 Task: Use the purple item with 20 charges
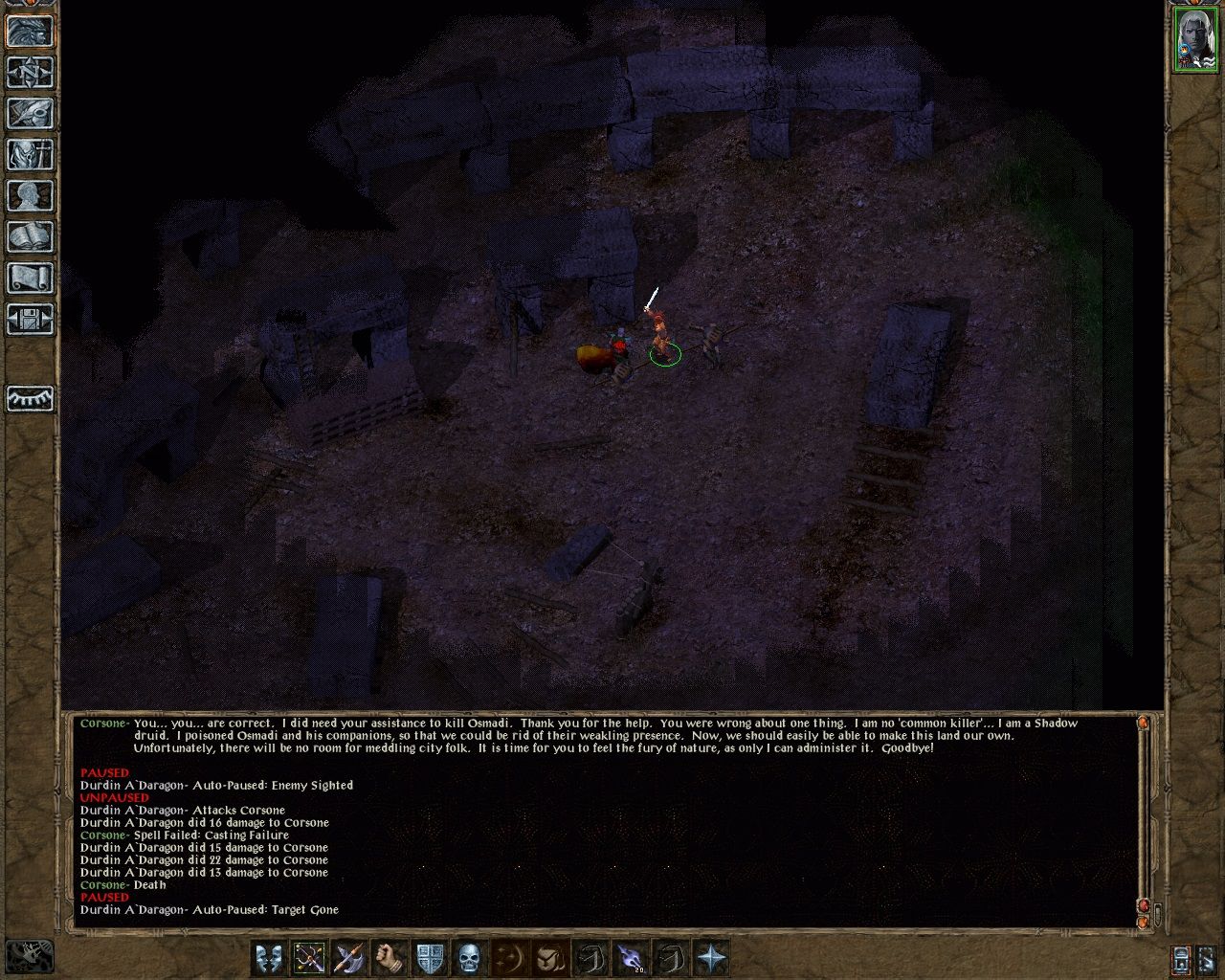coord(631,957)
